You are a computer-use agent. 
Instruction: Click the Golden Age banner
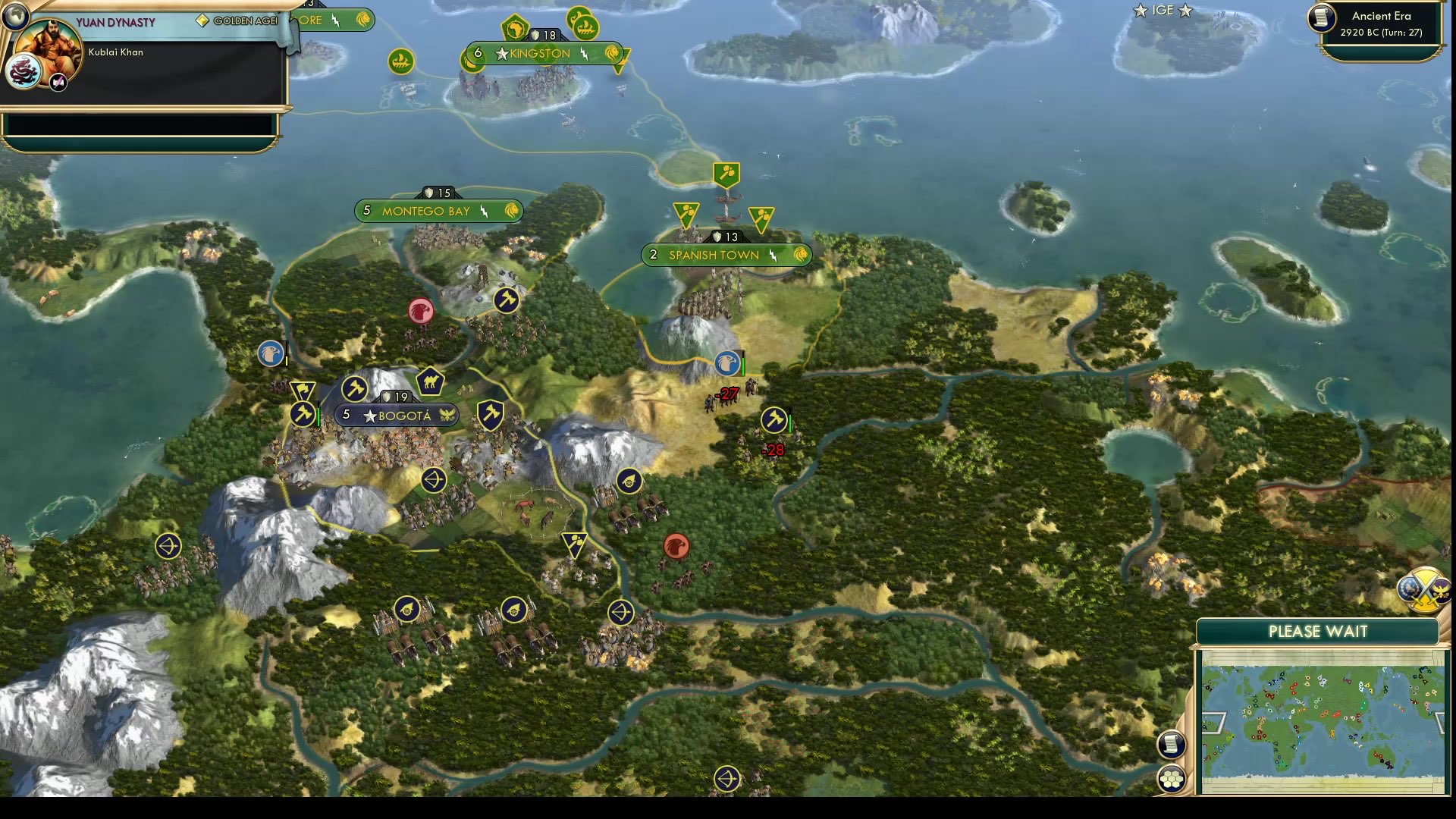235,21
